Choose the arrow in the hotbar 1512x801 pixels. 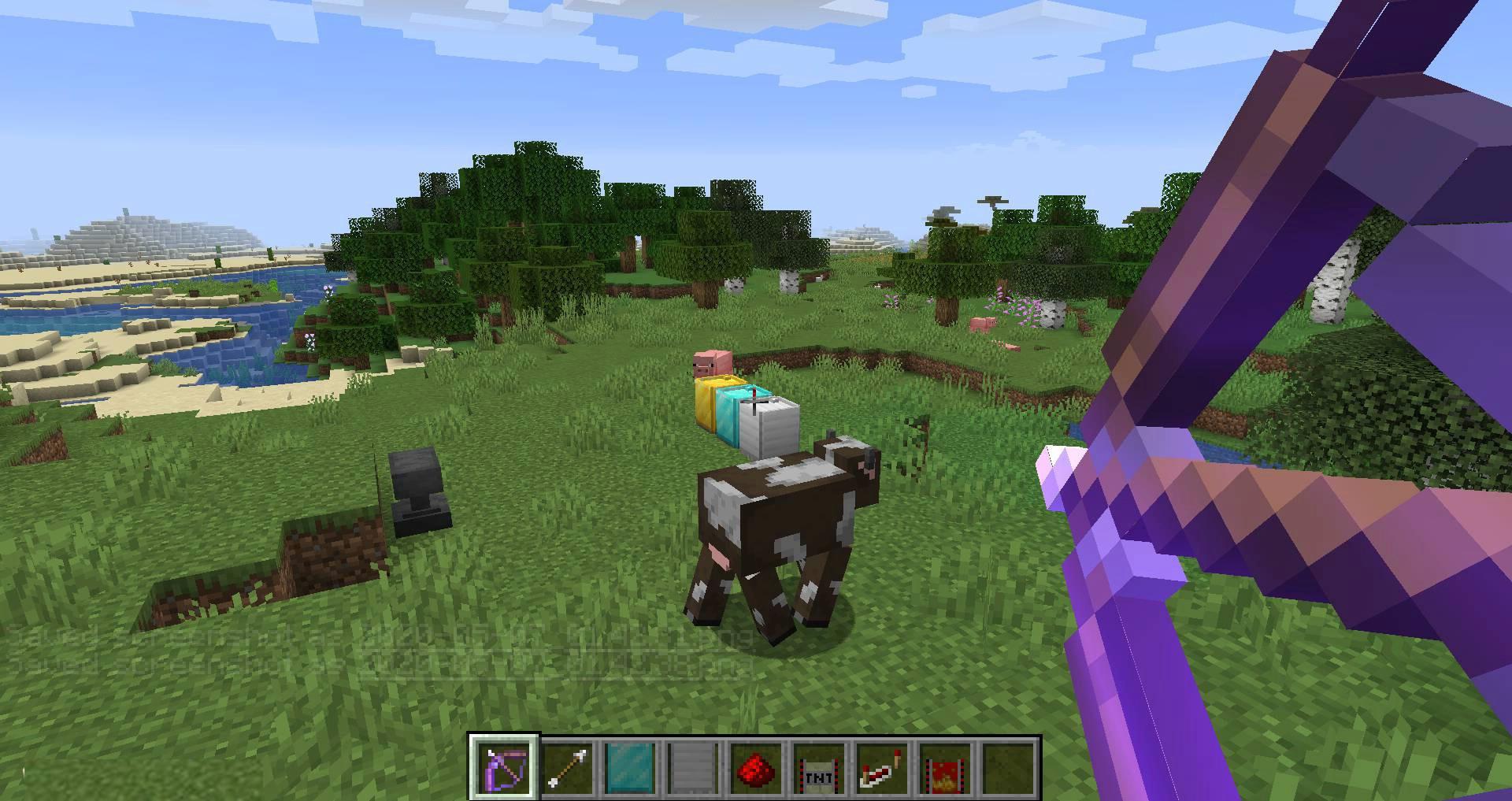point(567,768)
